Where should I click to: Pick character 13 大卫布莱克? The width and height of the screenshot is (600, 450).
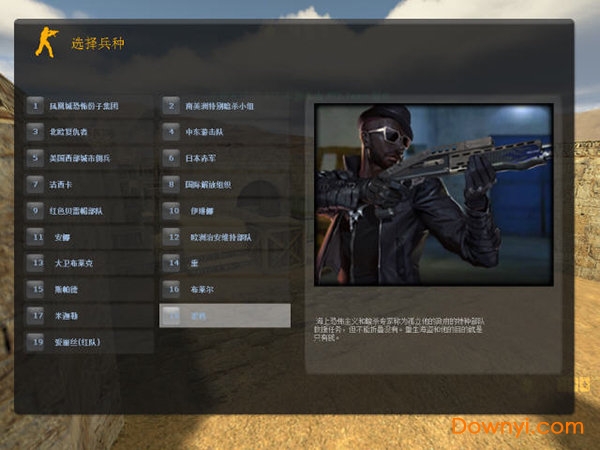tap(90, 263)
